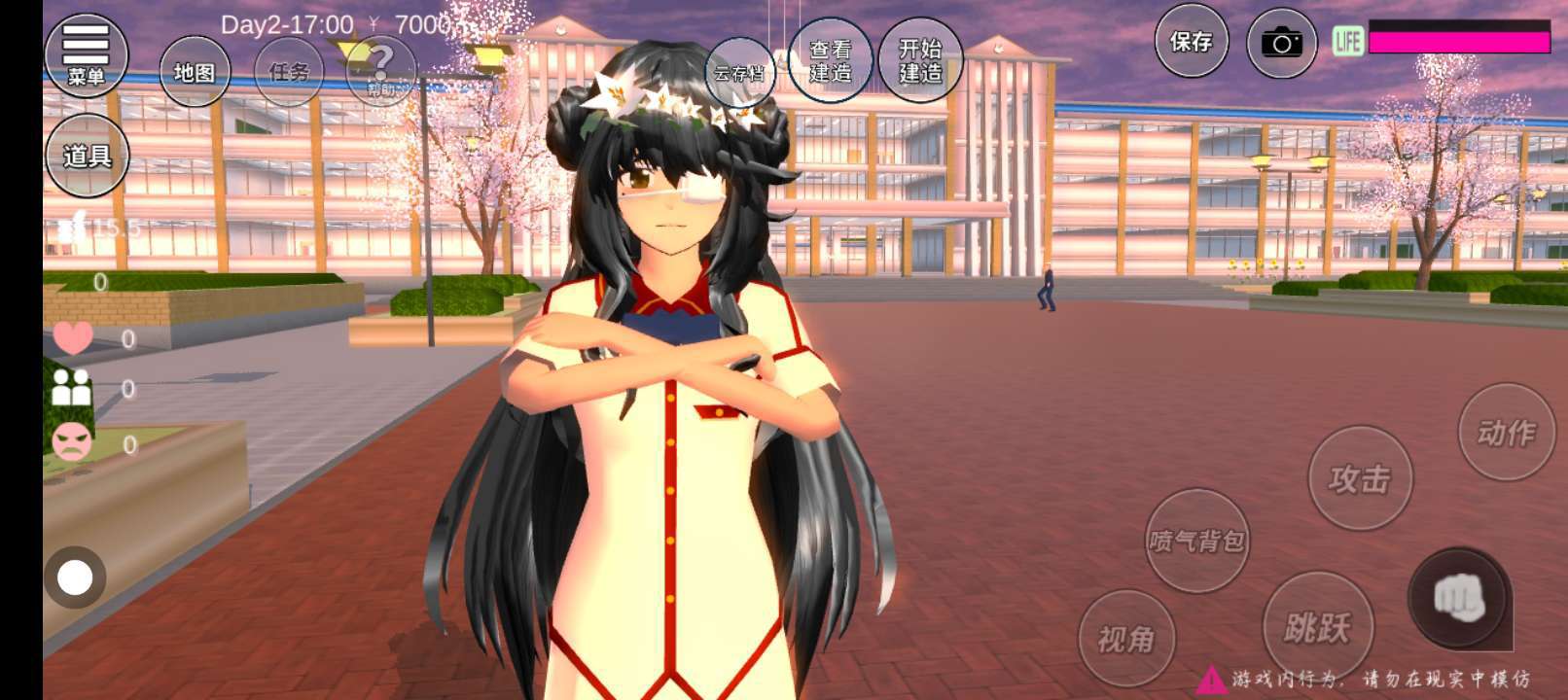Tap the 攻击 attack button
1568x700 pixels.
pyautogui.click(x=1360, y=478)
